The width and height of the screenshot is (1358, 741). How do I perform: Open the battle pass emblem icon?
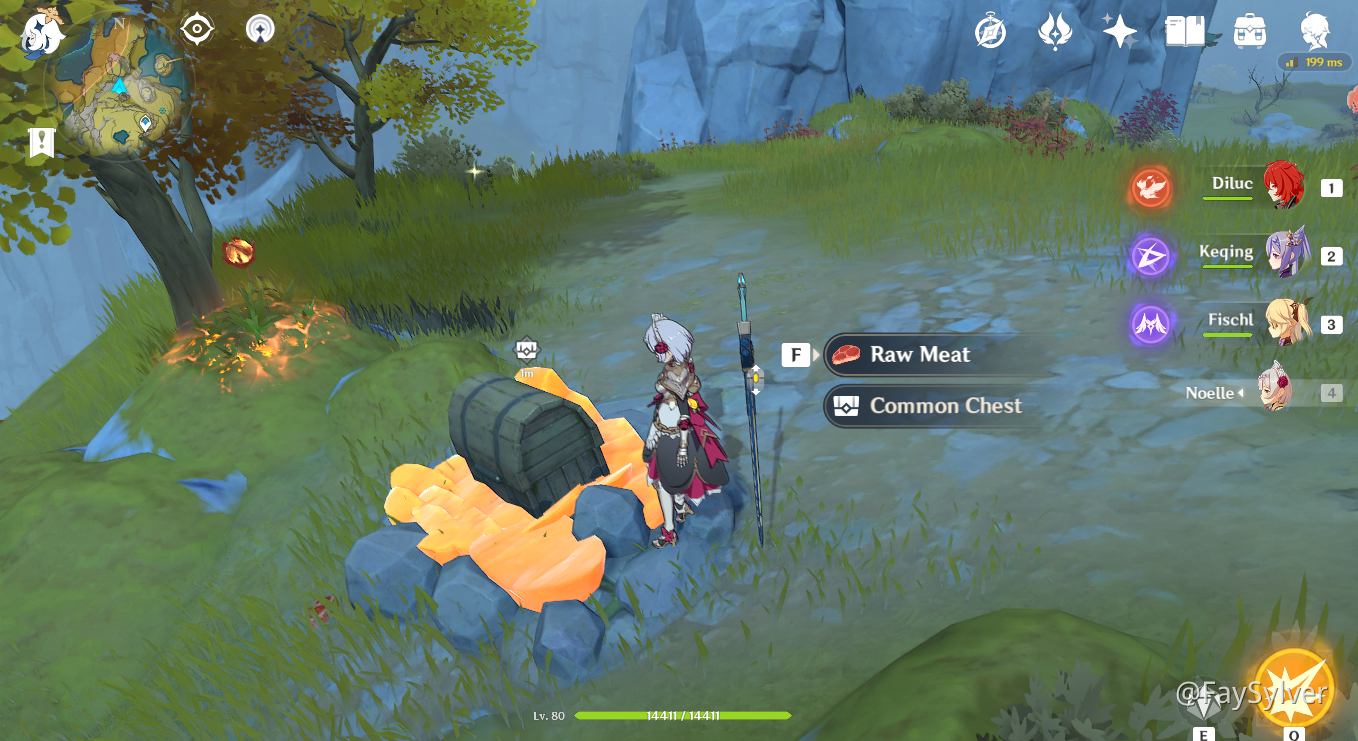tap(1055, 32)
